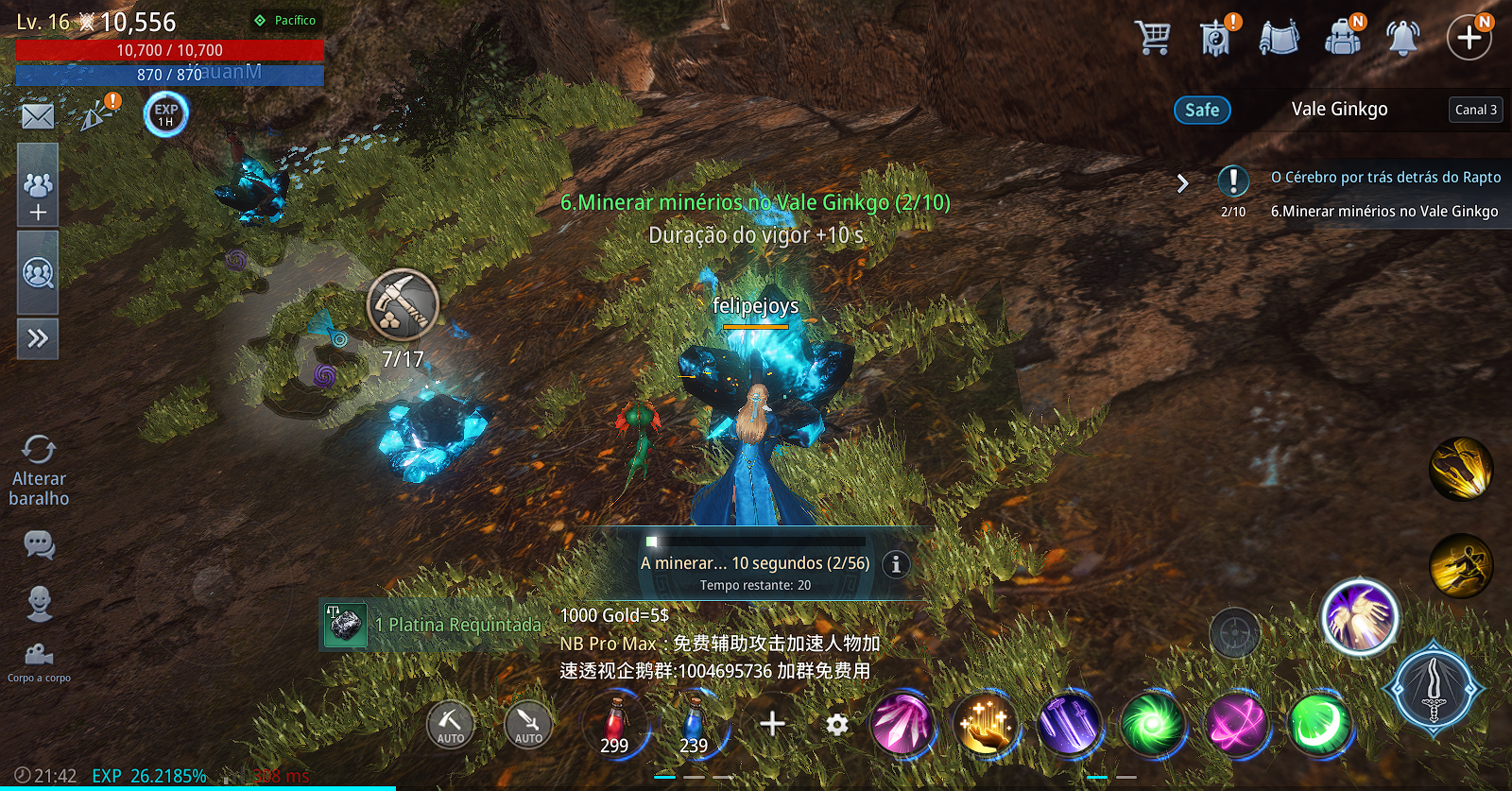Use the blue mana potion
This screenshot has height=791, width=1512.
(694, 725)
